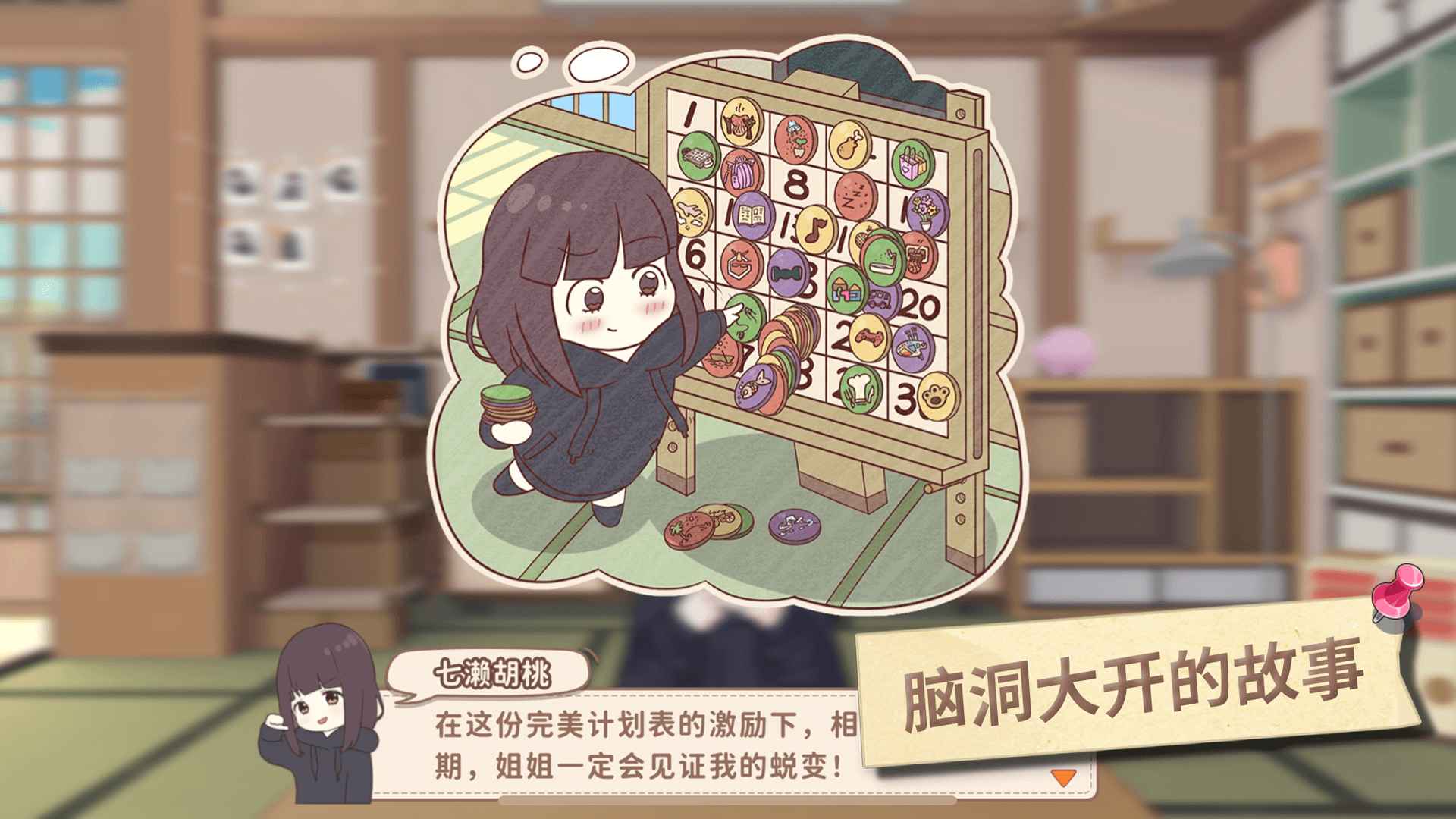The width and height of the screenshot is (1456, 819).
Task: Click the game controller token
Action: pyautogui.click(x=870, y=336)
